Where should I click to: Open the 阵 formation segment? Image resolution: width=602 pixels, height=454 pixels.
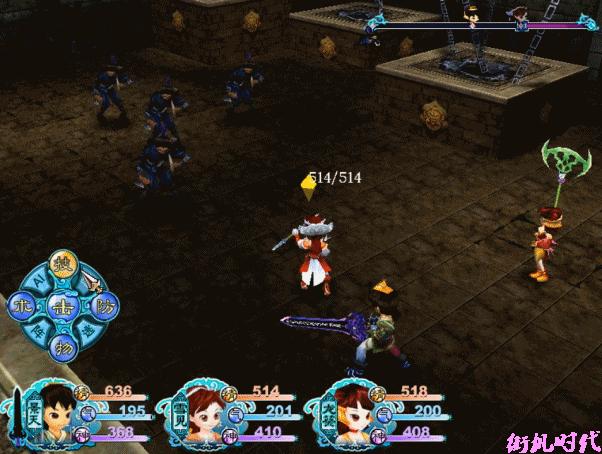pyautogui.click(x=36, y=331)
